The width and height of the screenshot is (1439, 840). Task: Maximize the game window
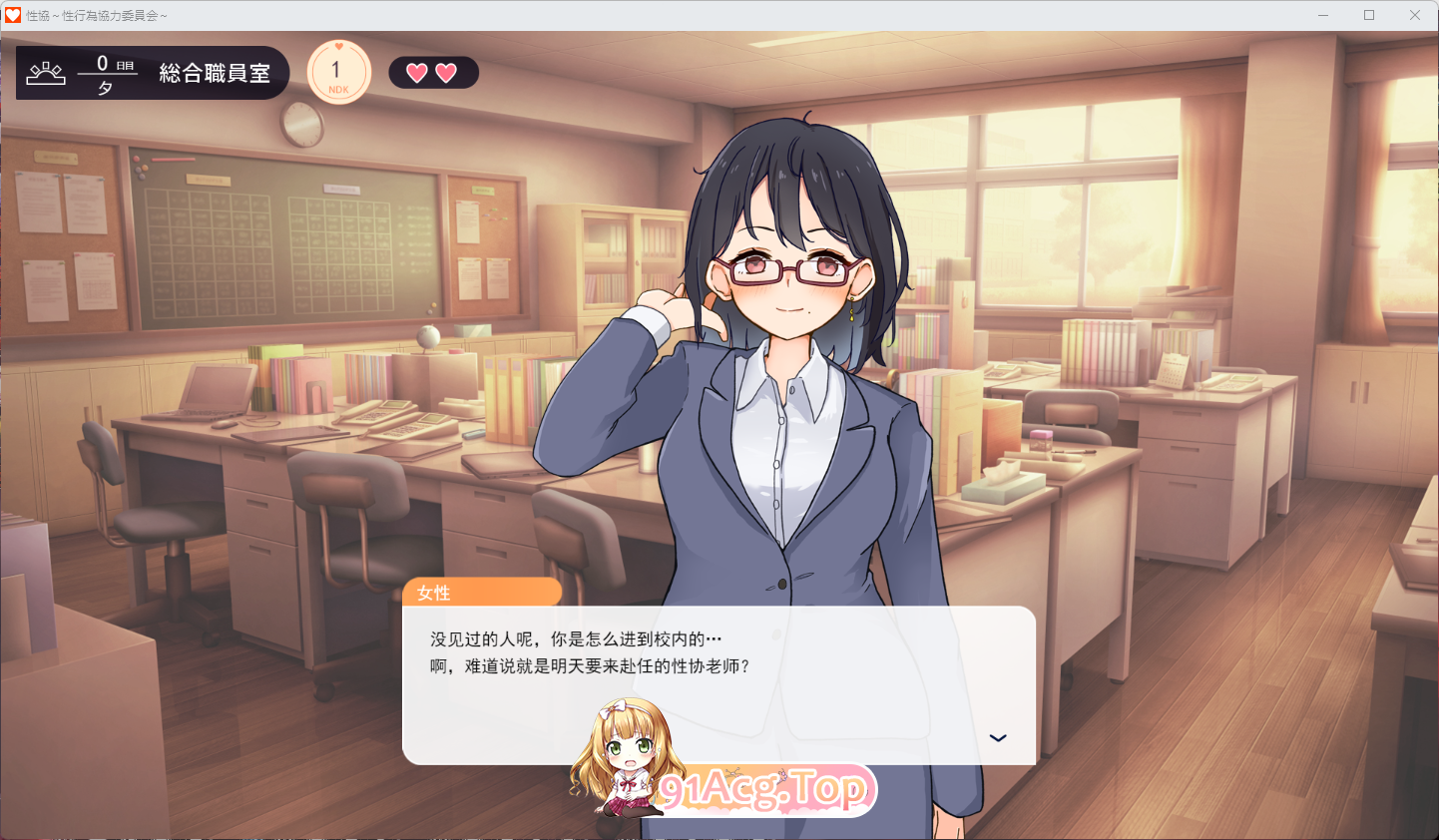[1369, 14]
